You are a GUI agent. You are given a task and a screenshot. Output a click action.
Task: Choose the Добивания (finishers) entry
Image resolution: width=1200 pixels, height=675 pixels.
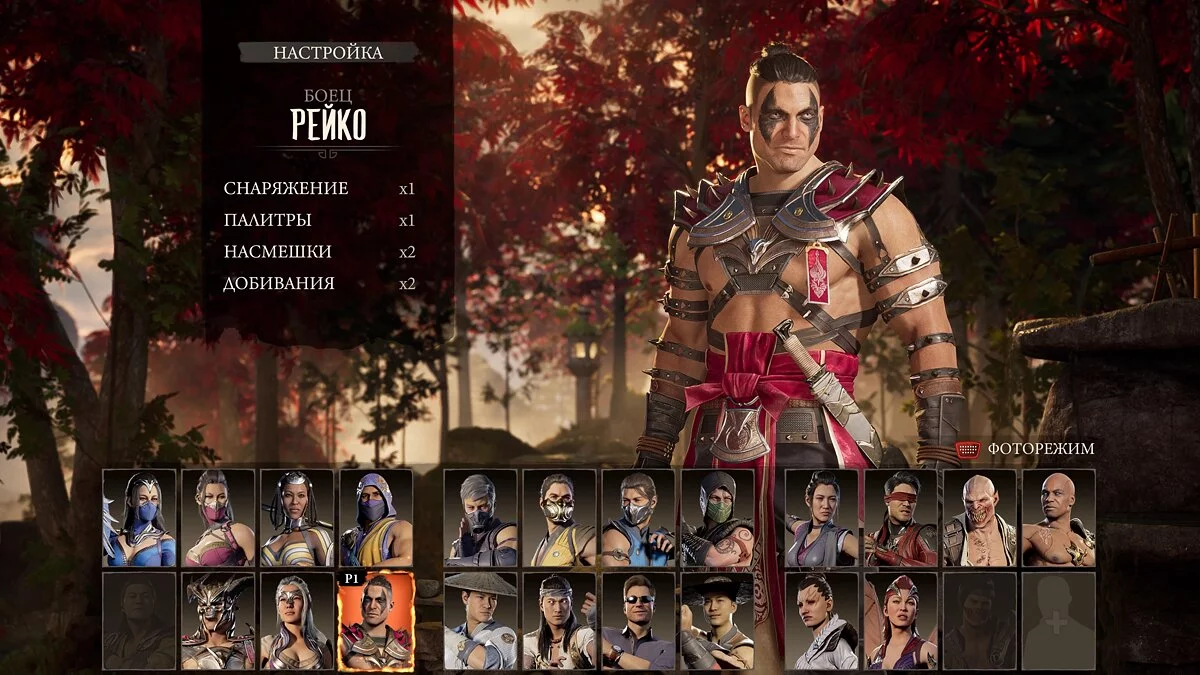pos(279,283)
